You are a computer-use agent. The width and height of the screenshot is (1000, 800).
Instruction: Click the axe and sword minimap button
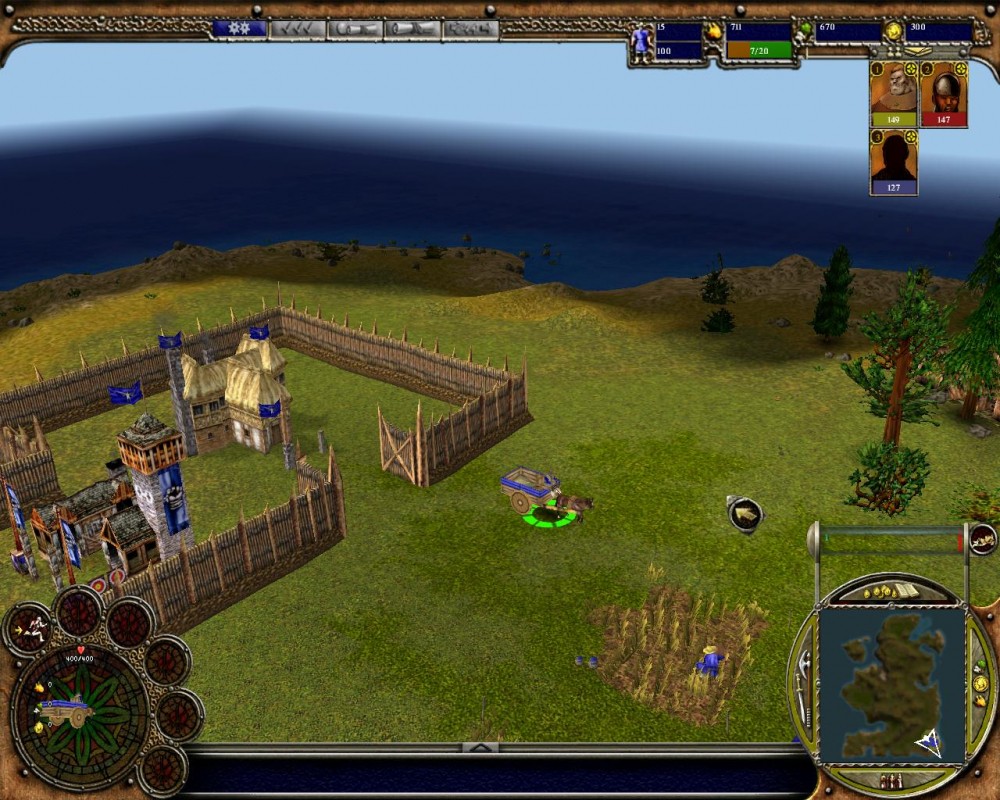pos(803,684)
